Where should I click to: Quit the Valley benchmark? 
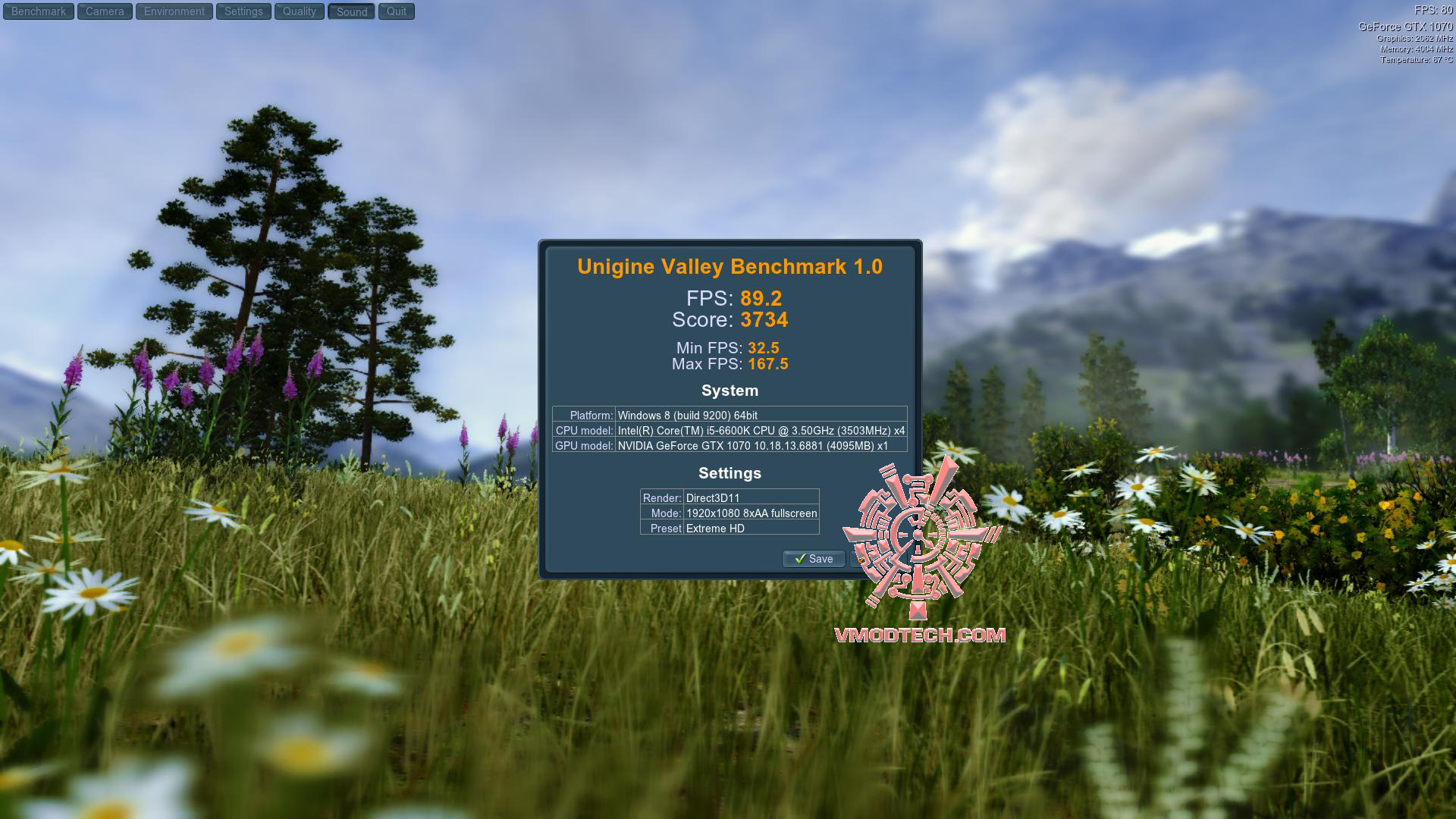396,11
